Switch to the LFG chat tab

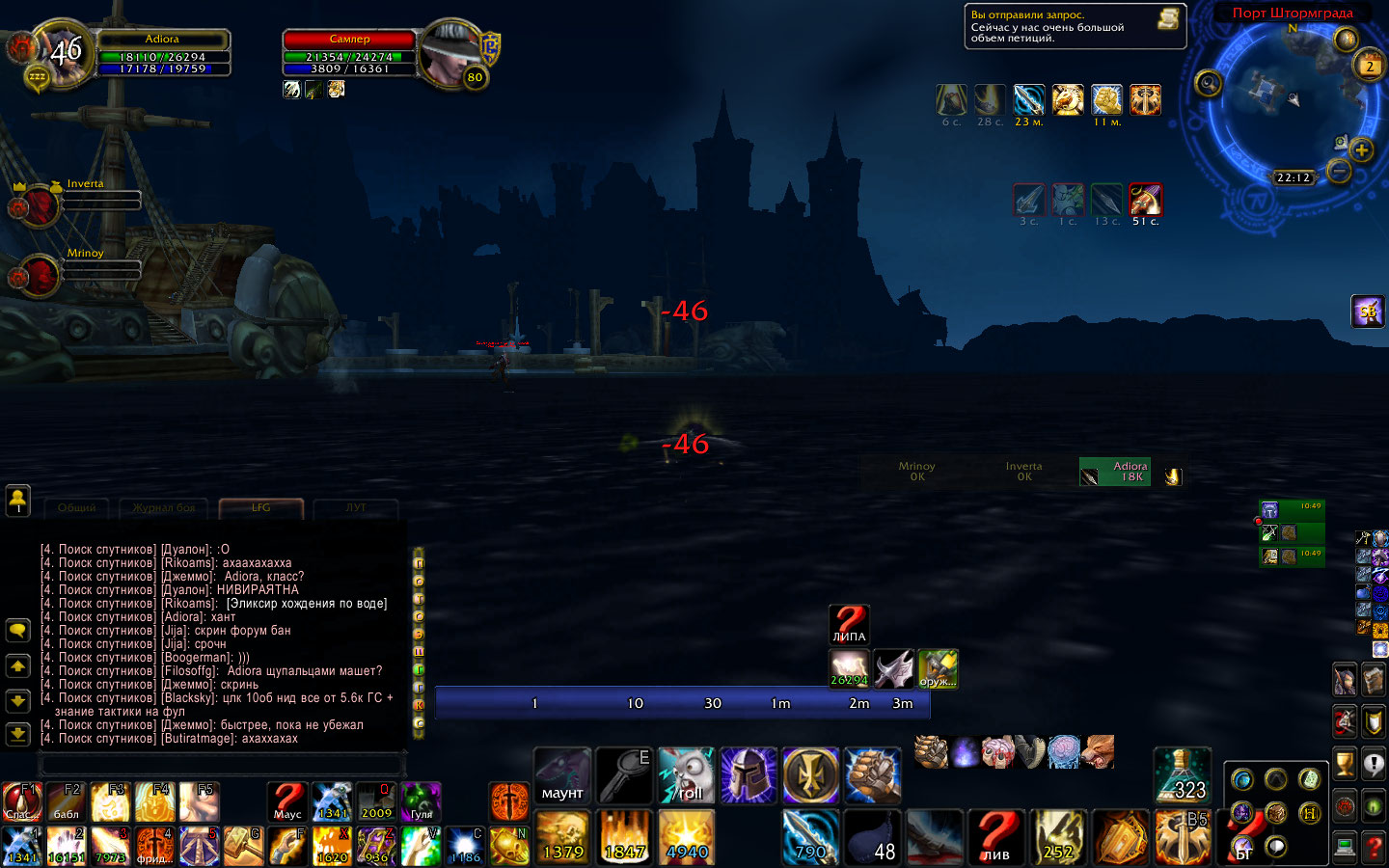(x=261, y=507)
